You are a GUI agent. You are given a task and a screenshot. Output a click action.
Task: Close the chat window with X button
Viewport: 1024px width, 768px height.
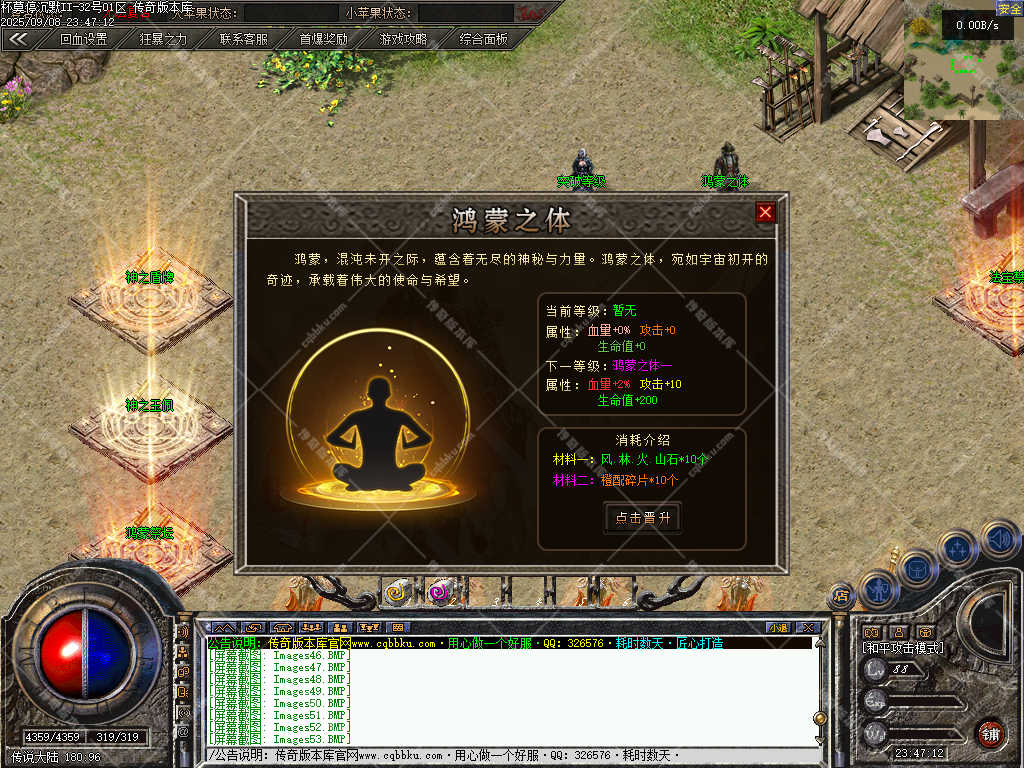point(808,627)
